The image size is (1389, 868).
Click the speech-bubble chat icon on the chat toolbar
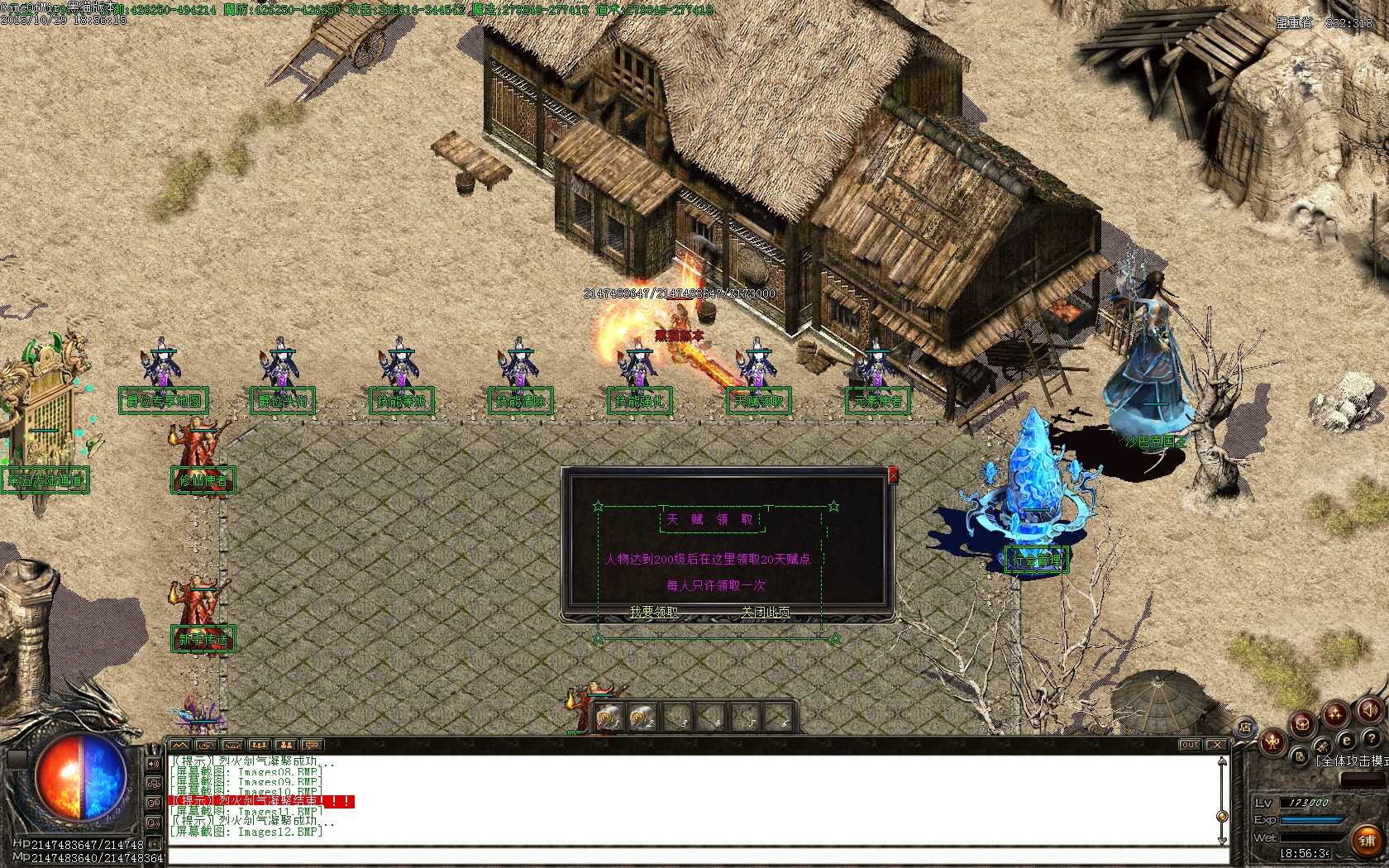pos(312,745)
